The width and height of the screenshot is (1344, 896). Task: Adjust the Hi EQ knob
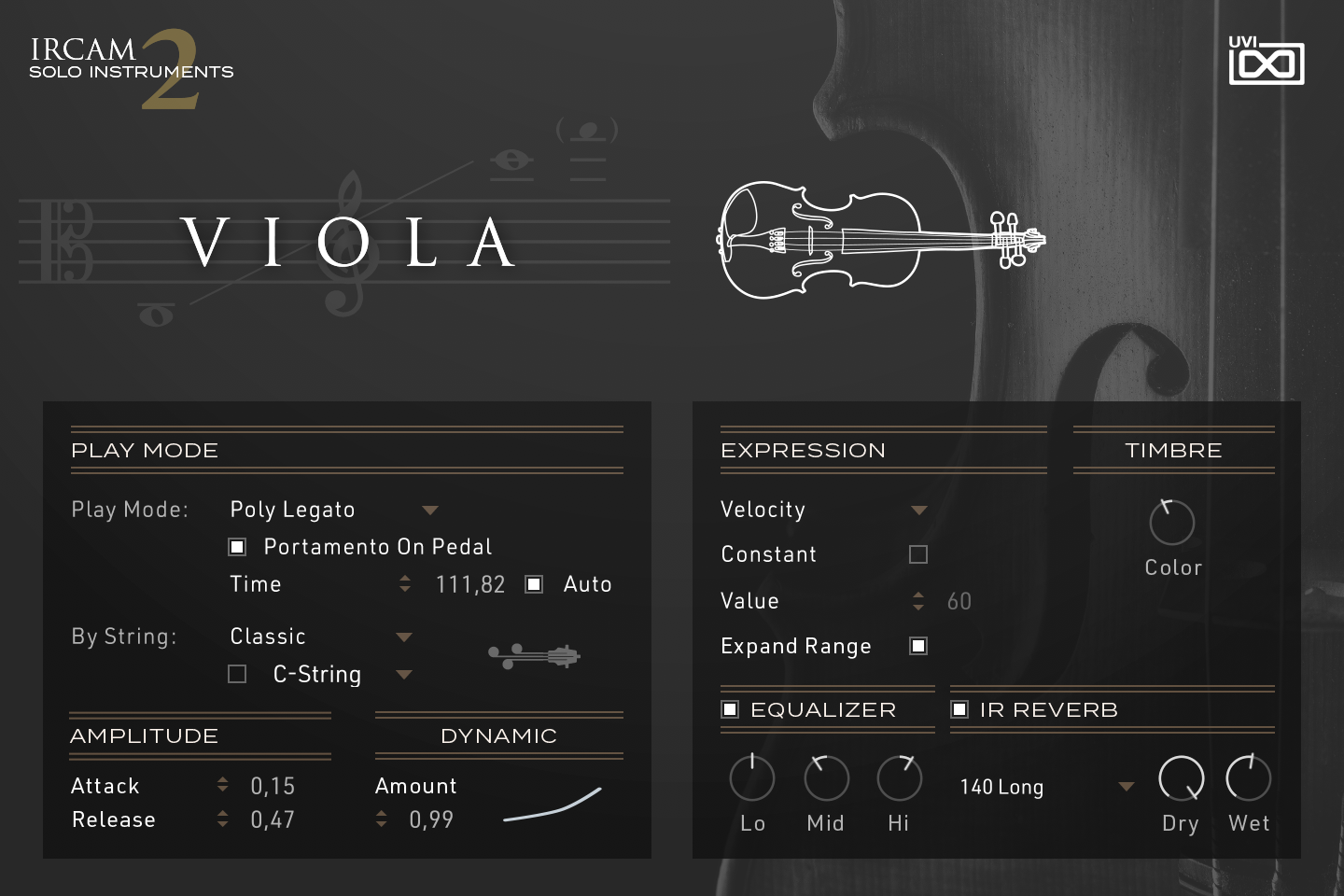898,777
